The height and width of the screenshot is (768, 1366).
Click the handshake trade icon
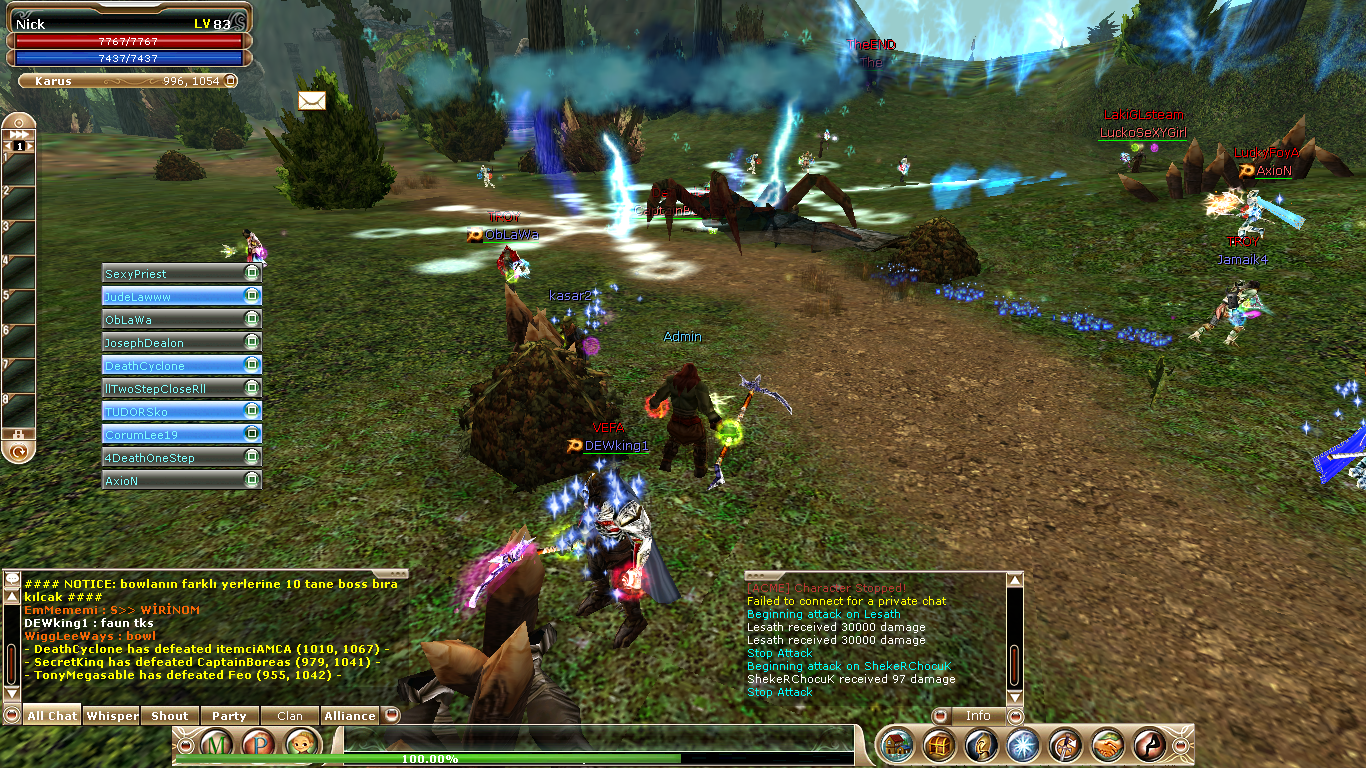[1107, 745]
